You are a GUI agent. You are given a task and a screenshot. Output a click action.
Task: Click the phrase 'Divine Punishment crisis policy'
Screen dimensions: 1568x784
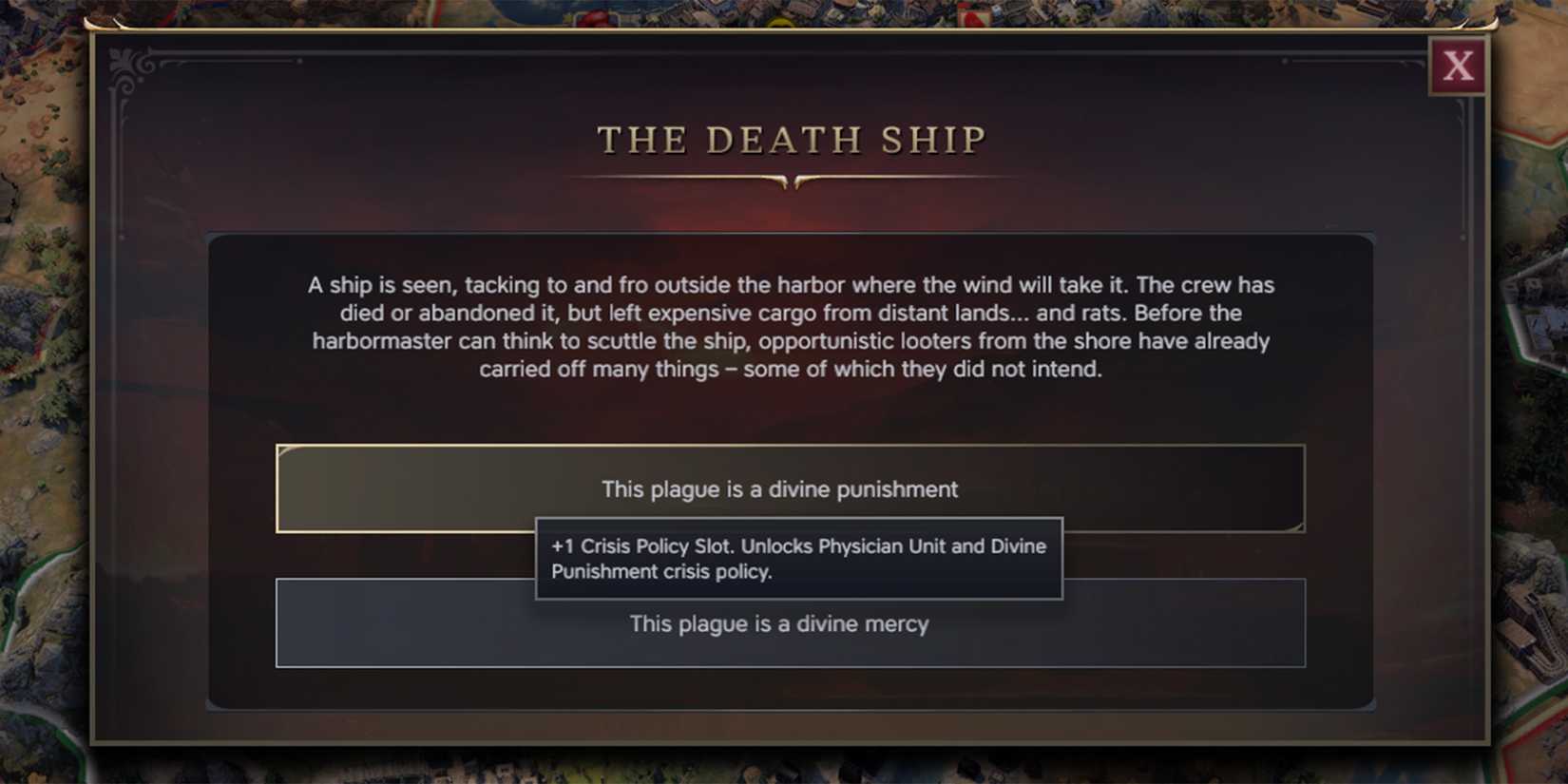point(662,571)
